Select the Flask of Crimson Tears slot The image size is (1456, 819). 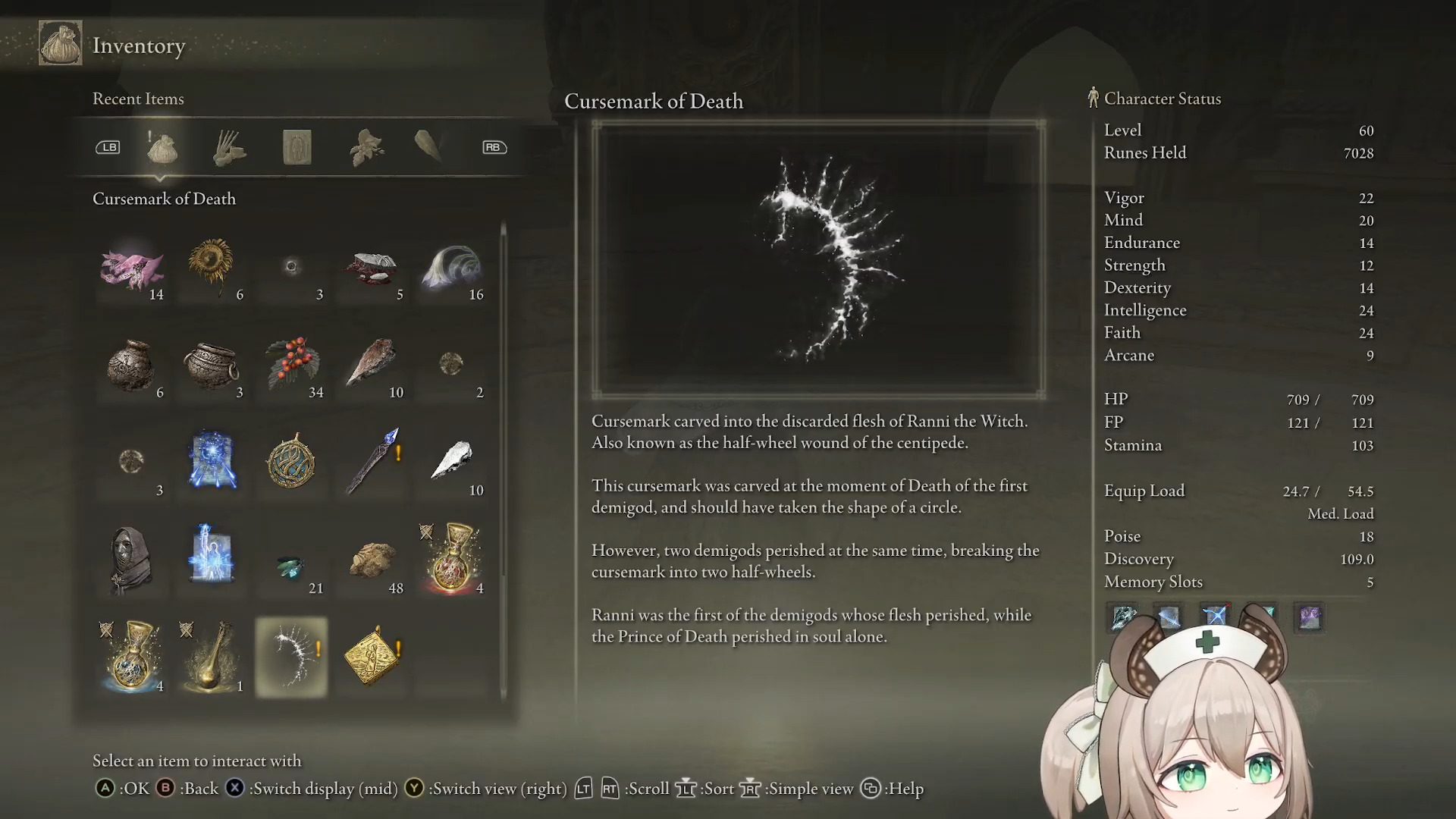[x=453, y=558]
